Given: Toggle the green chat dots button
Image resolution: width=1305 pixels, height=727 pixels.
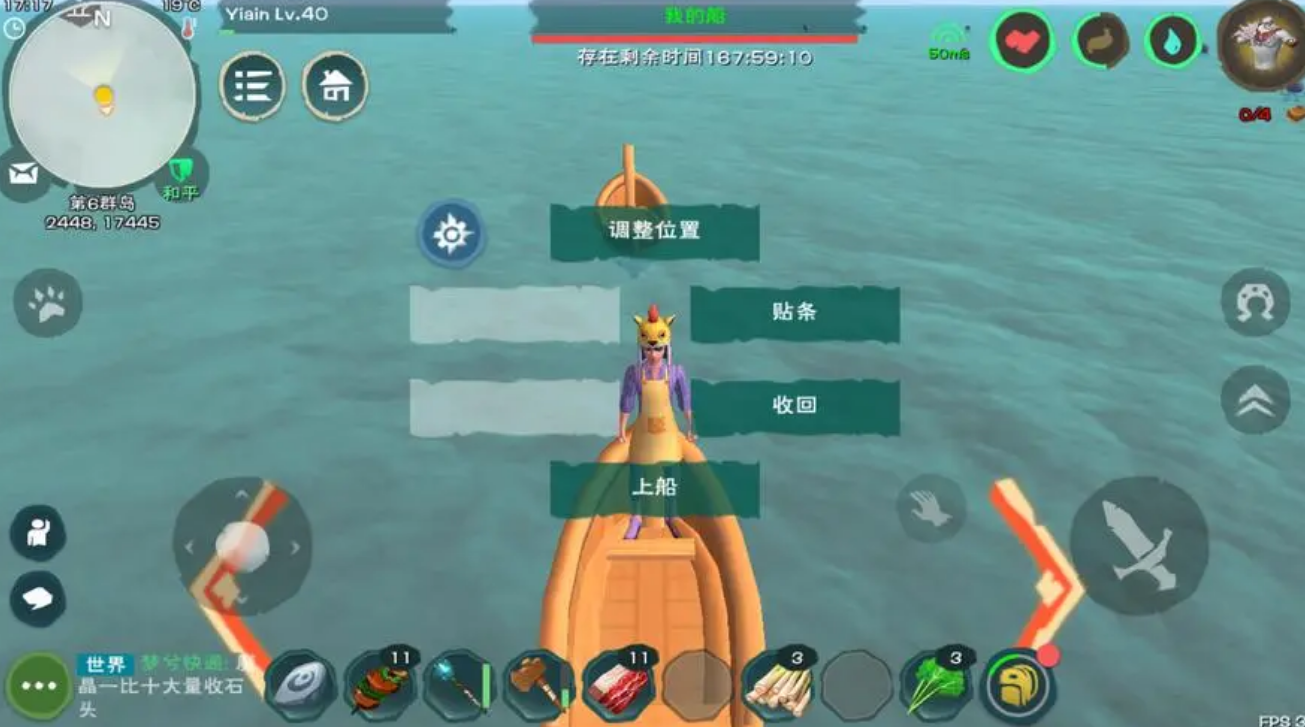Looking at the screenshot, I should click(x=38, y=684).
